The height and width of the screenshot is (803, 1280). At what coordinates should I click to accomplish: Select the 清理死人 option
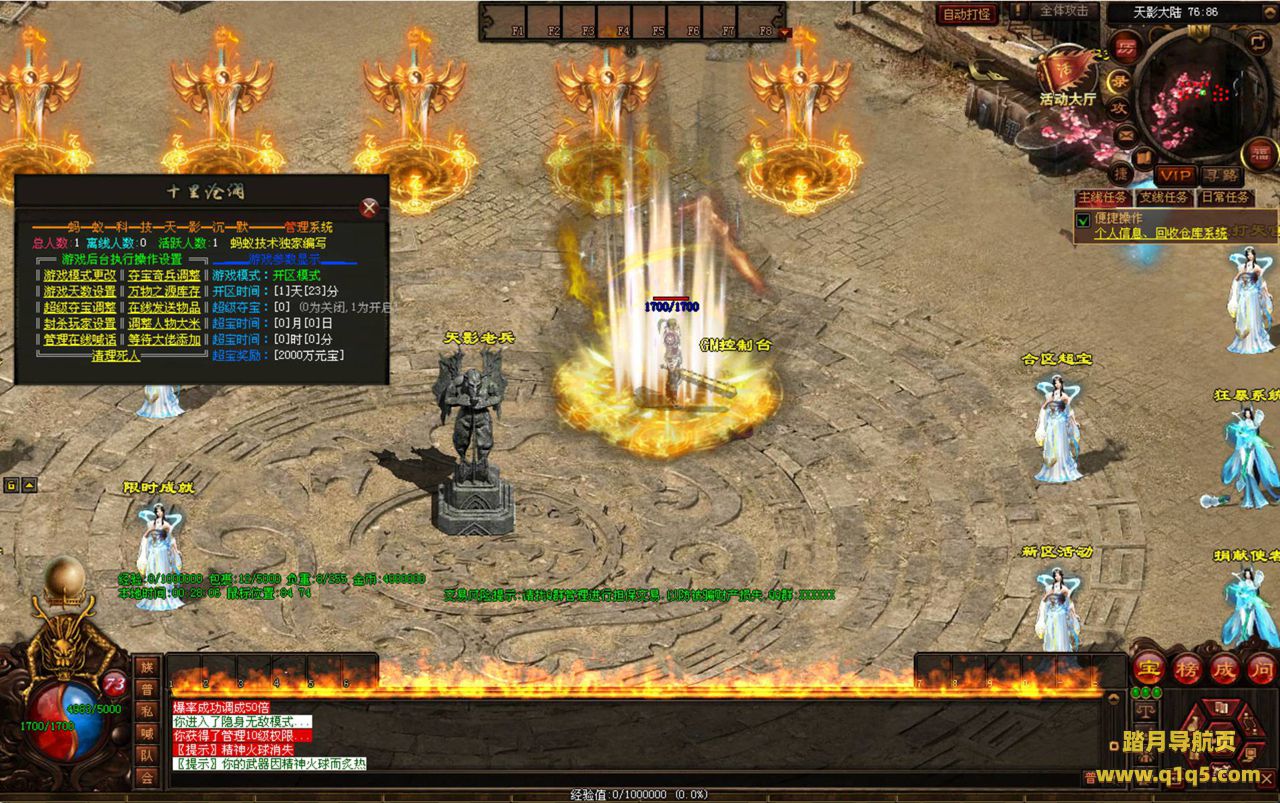tap(116, 355)
